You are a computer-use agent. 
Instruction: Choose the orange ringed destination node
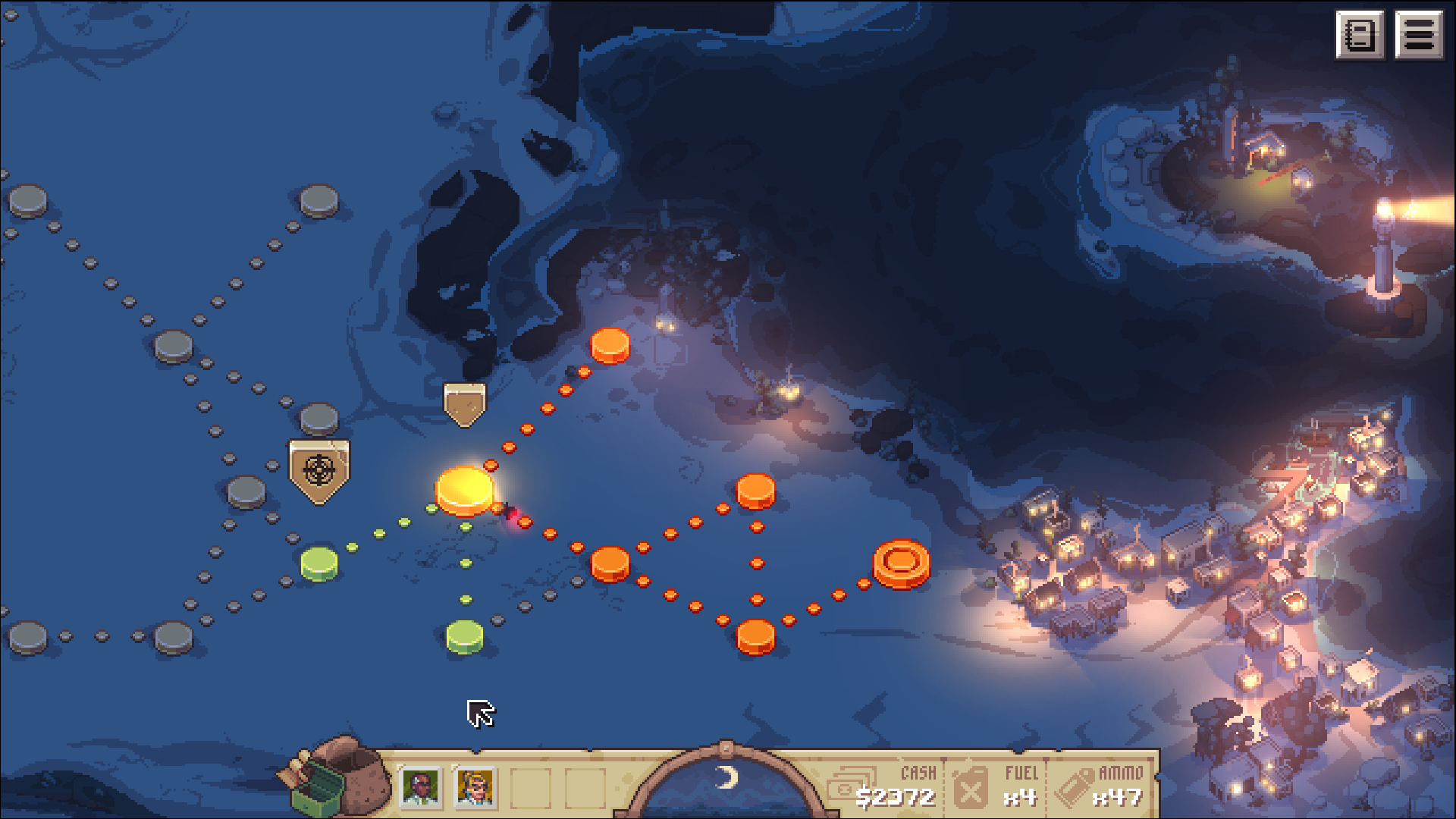click(901, 563)
